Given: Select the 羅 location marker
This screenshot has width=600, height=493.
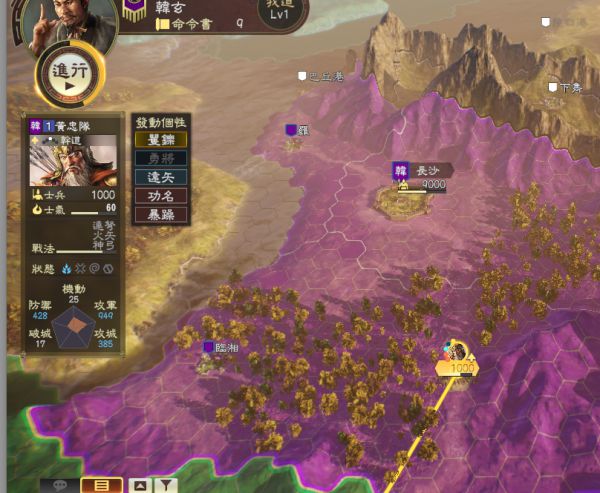Looking at the screenshot, I should coord(297,130).
